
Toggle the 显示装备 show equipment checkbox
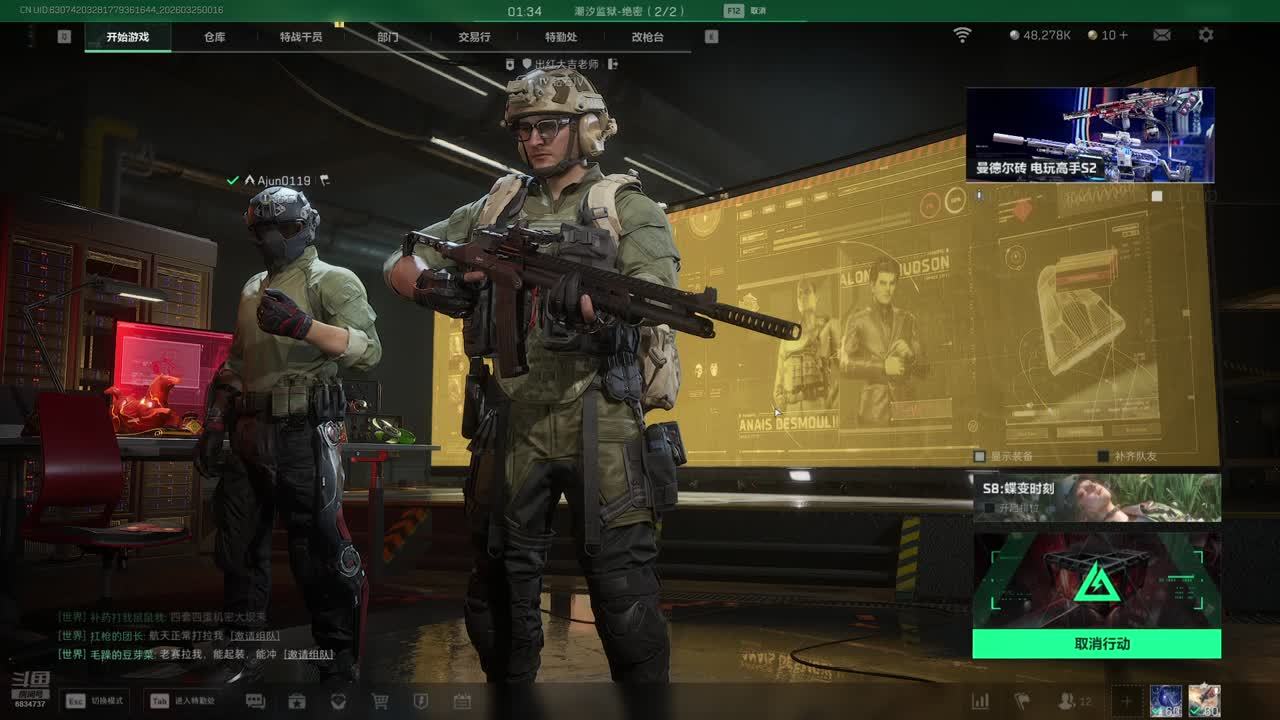click(980, 456)
